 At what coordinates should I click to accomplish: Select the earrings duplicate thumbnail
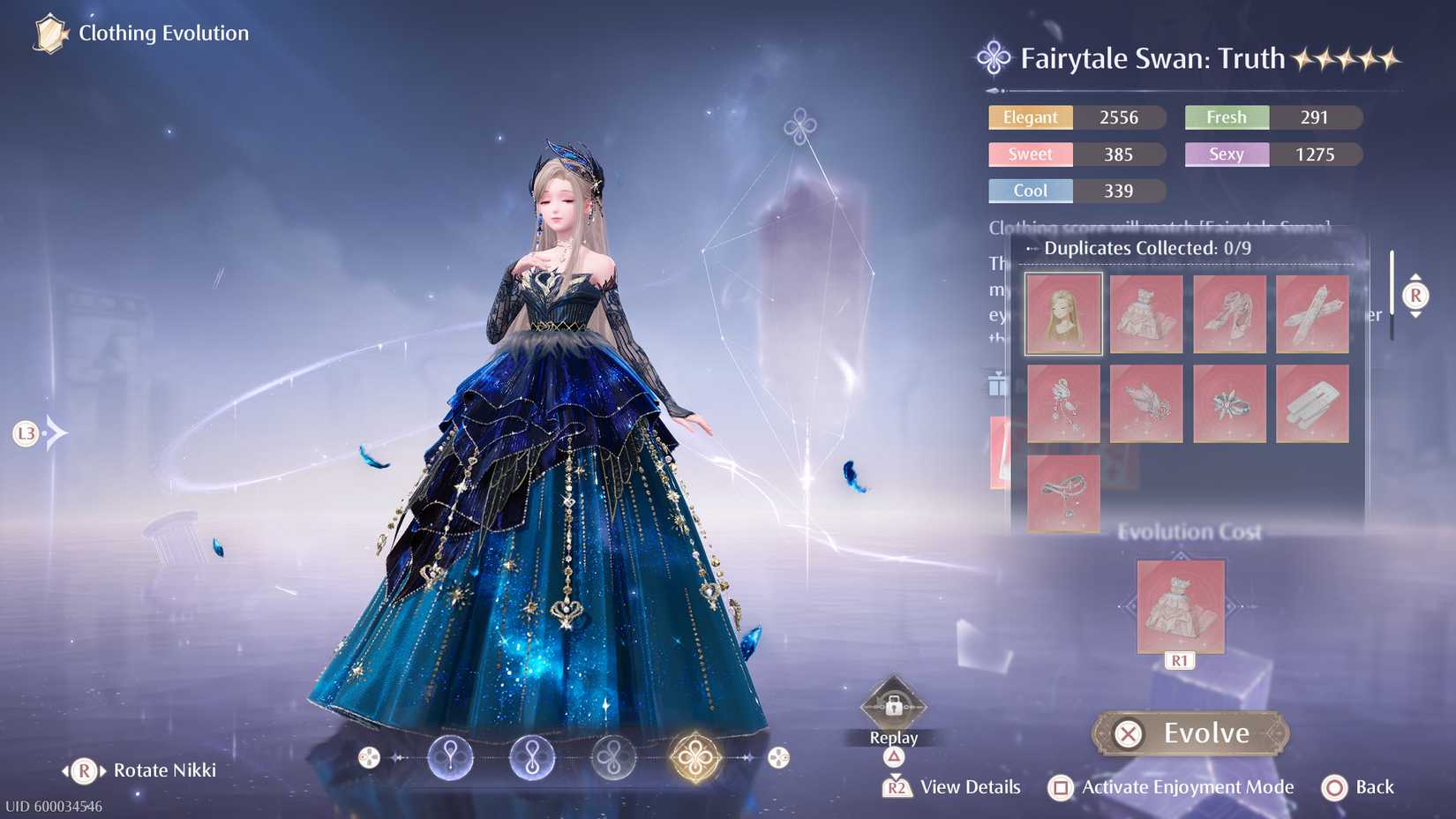pyautogui.click(x=1062, y=404)
